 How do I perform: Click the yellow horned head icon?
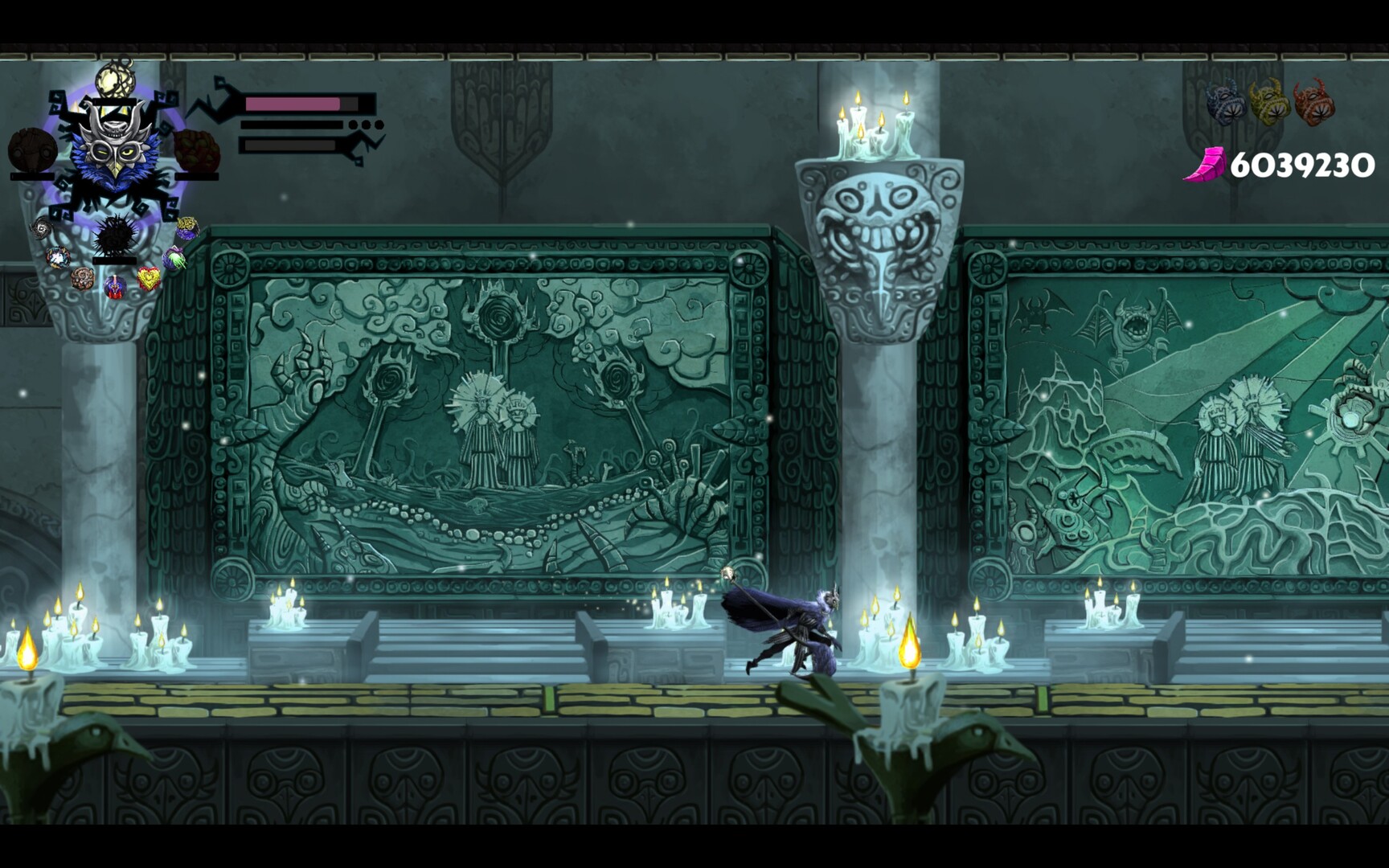point(1269,101)
